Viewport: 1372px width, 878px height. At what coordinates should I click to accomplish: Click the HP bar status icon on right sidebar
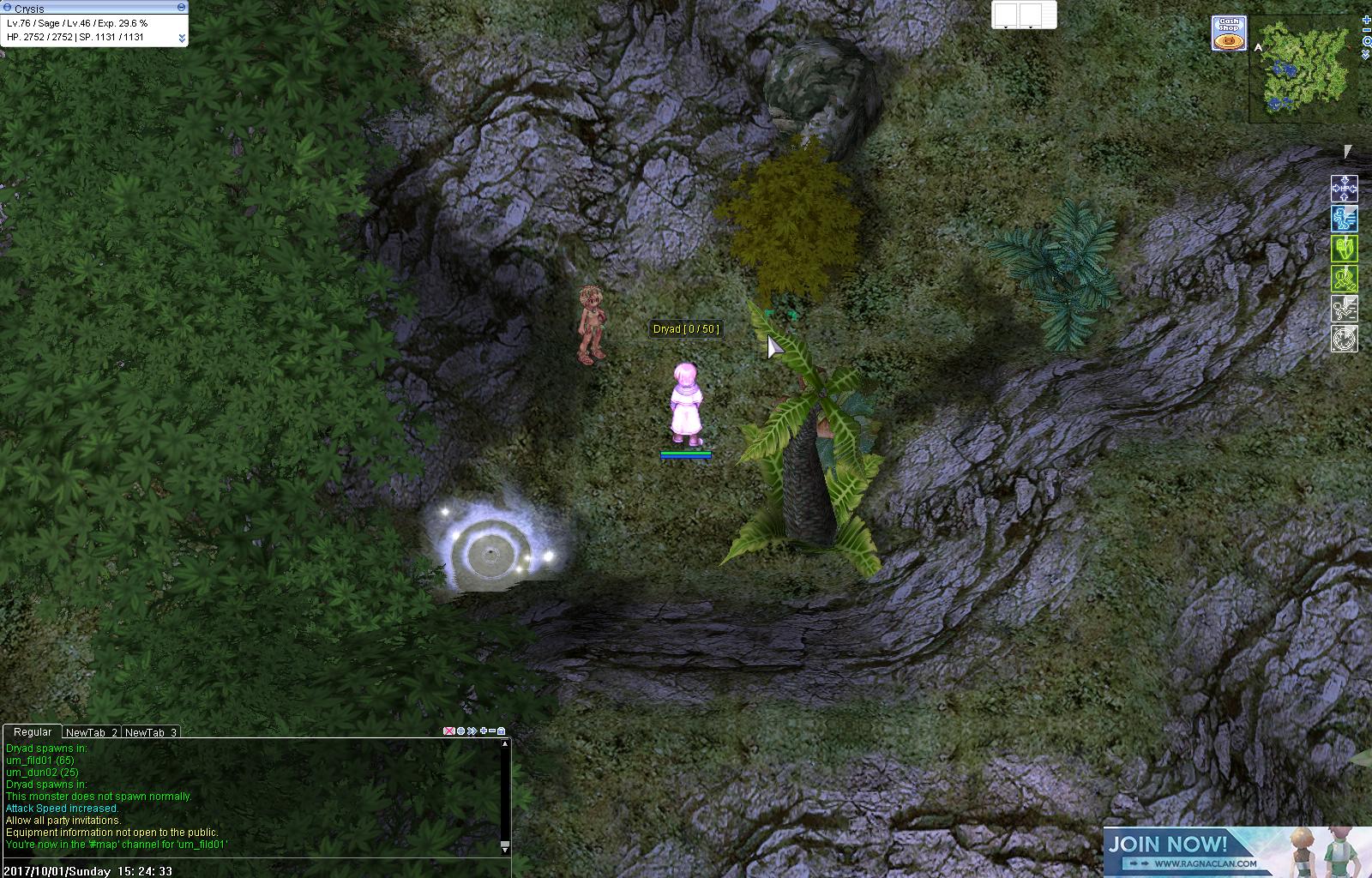(1345, 190)
